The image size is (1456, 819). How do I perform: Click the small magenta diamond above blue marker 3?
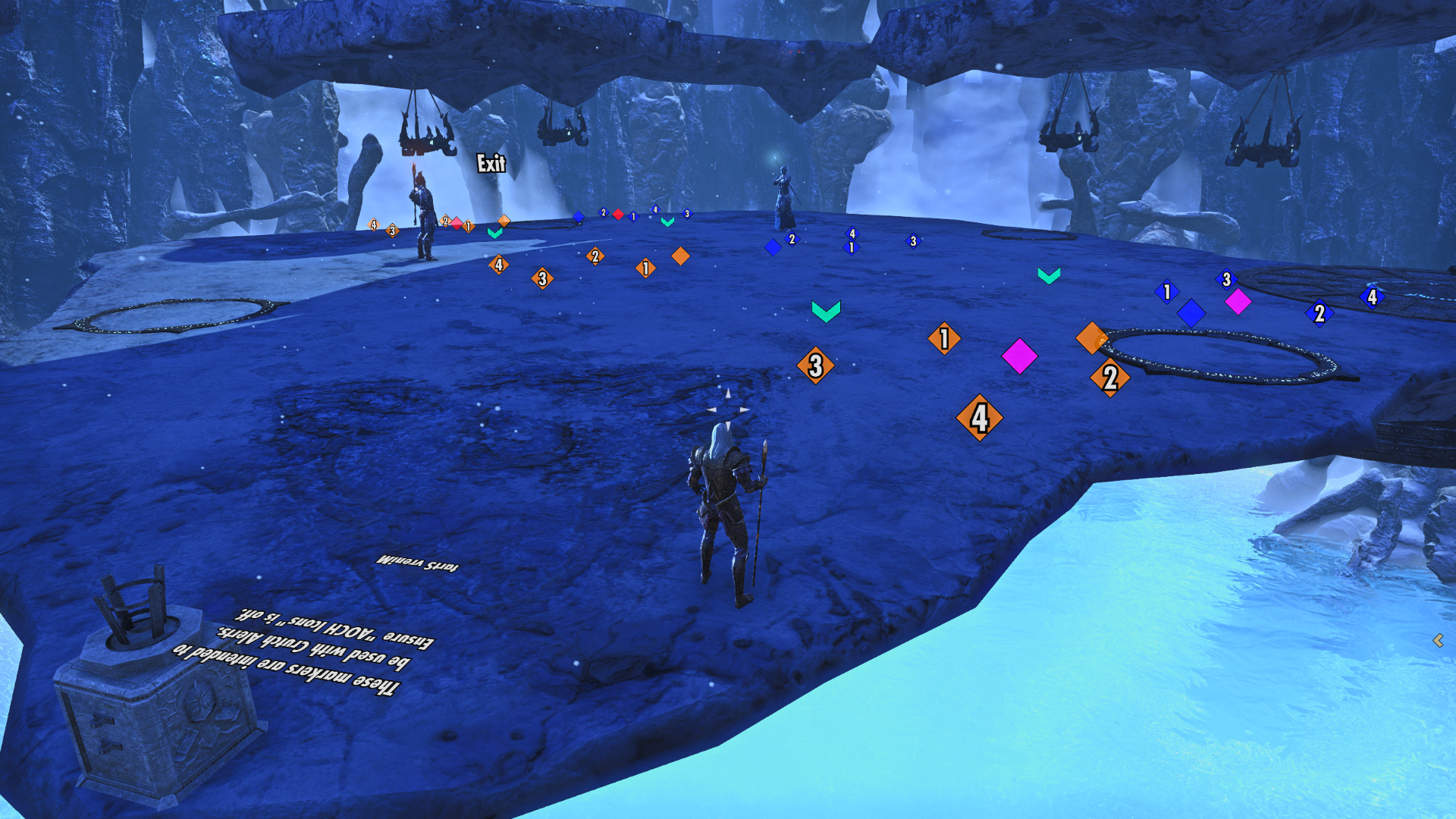1239,300
